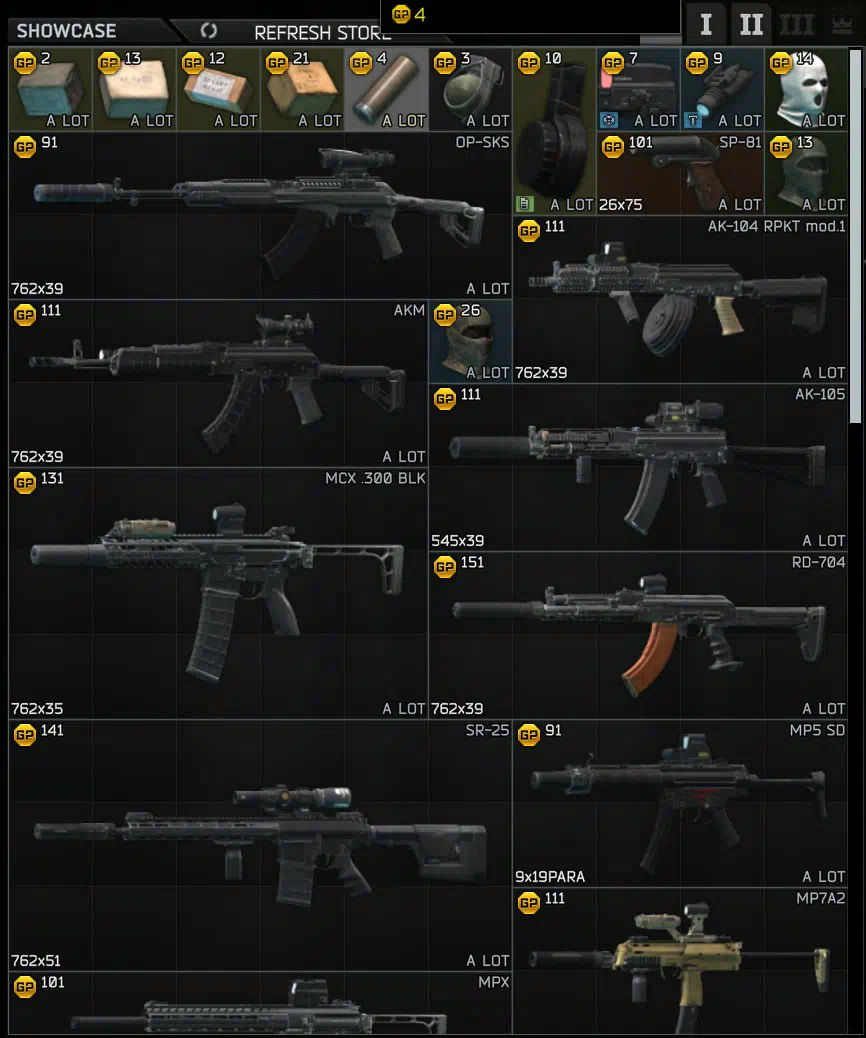Choose the drum magazine priced 10
The image size is (866, 1038).
tap(554, 131)
